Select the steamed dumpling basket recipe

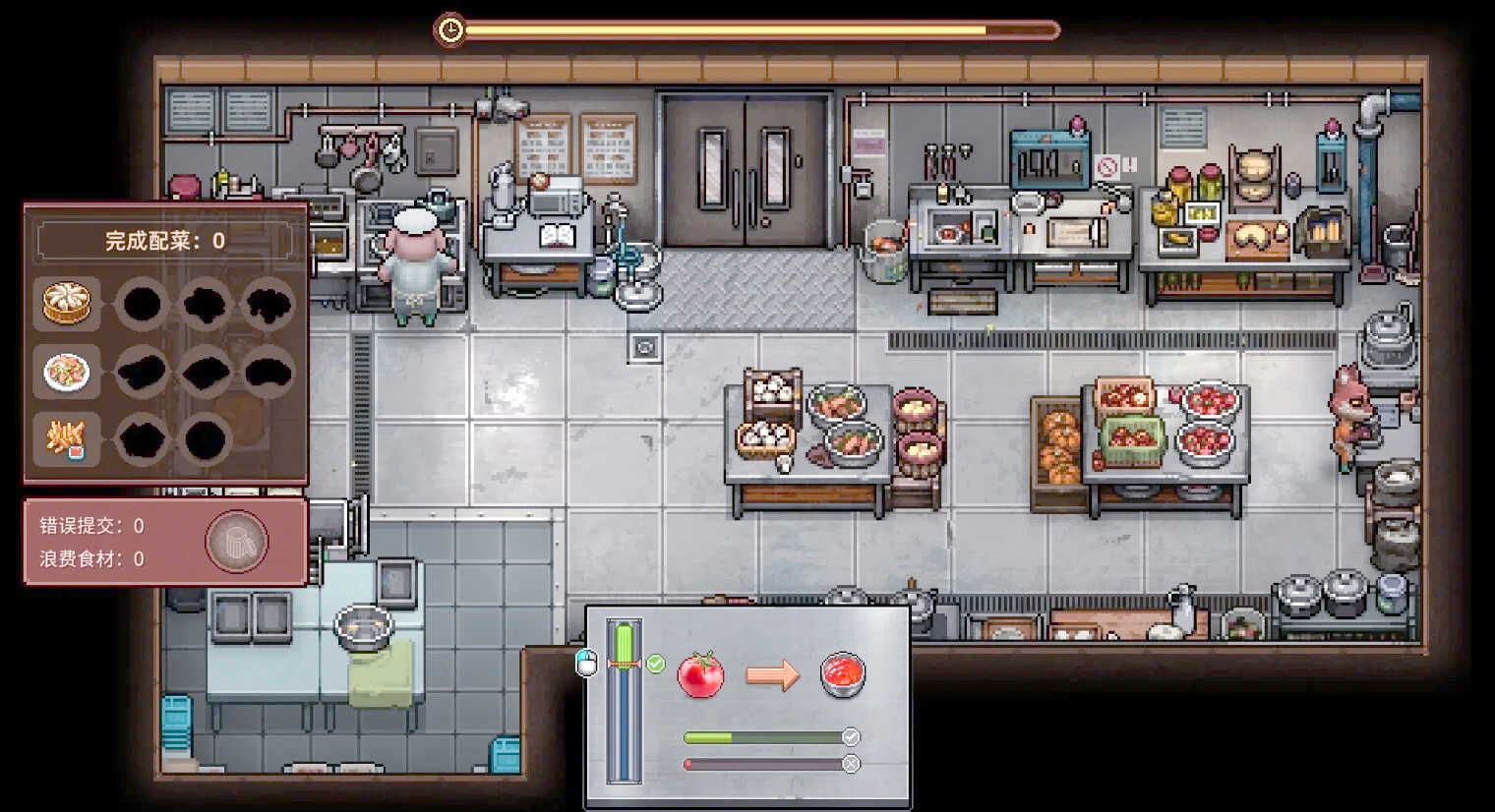[67, 303]
